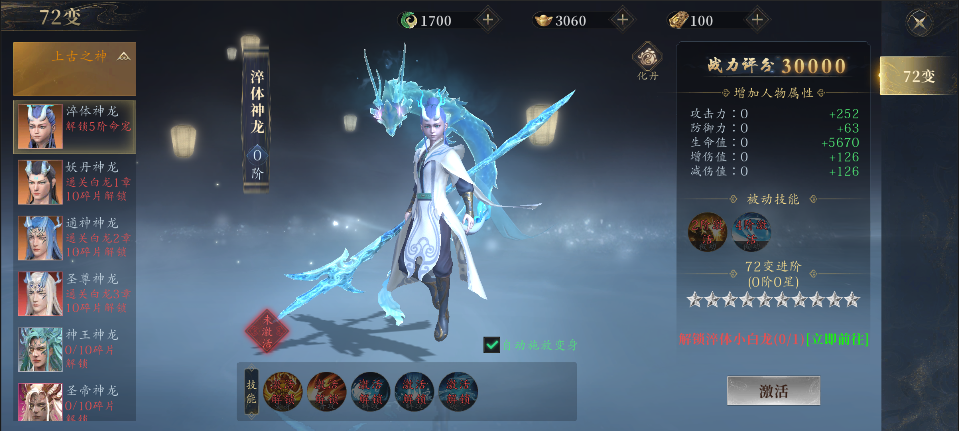Open the 化丹 icon
This screenshot has height=431, width=959.
[648, 62]
